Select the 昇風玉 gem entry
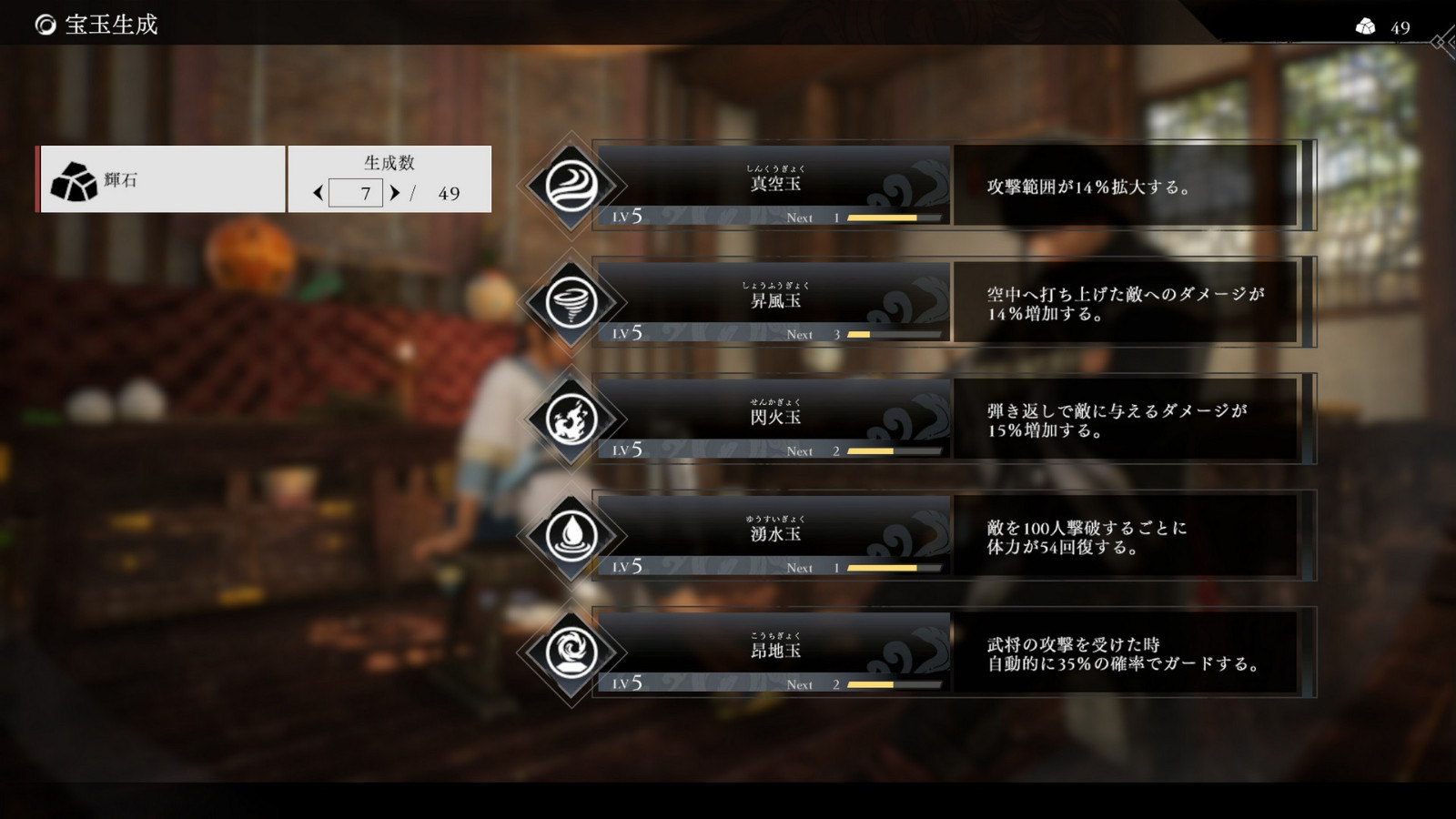The width and height of the screenshot is (1456, 819). tap(773, 300)
